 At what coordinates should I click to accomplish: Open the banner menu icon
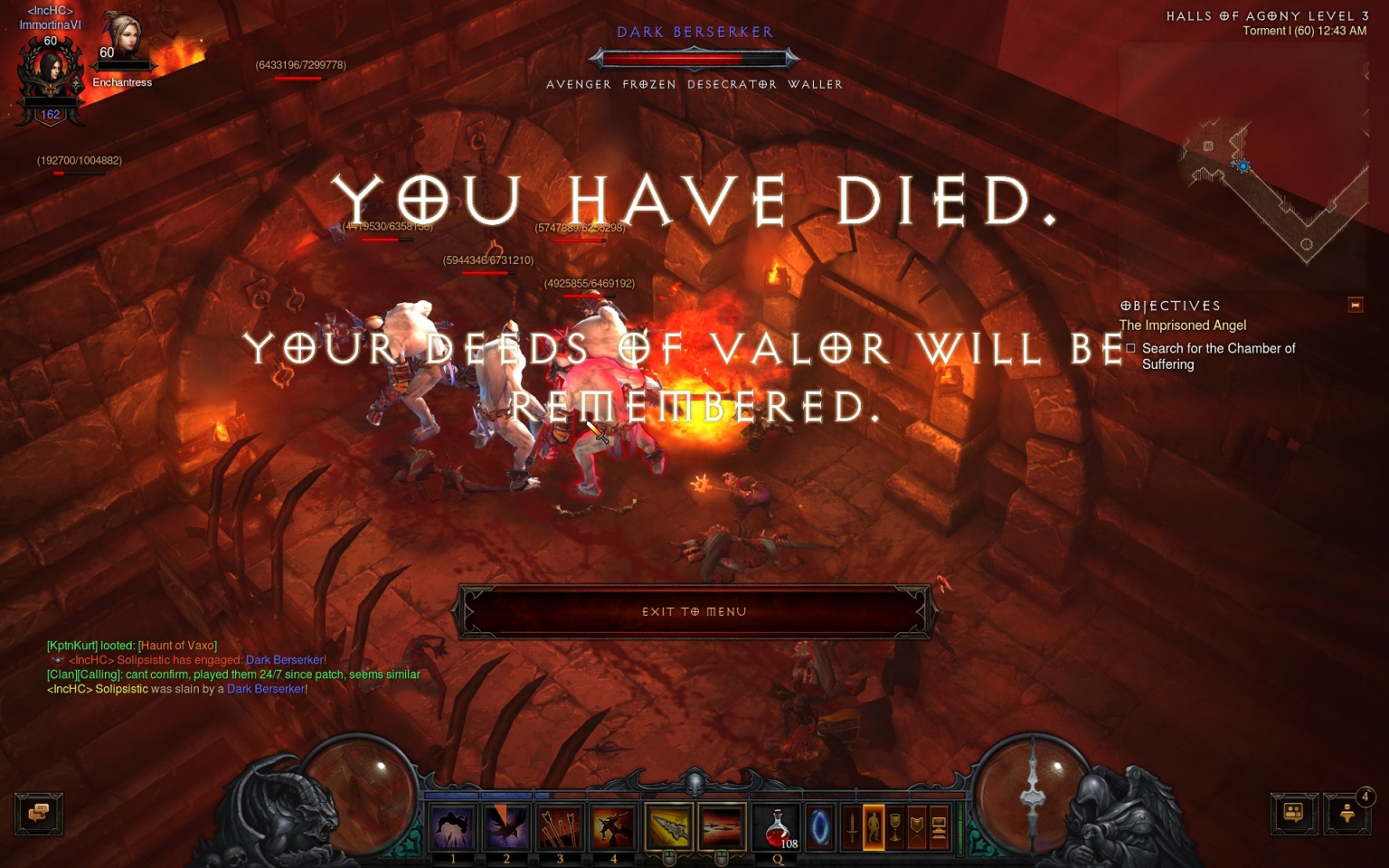coord(917,827)
